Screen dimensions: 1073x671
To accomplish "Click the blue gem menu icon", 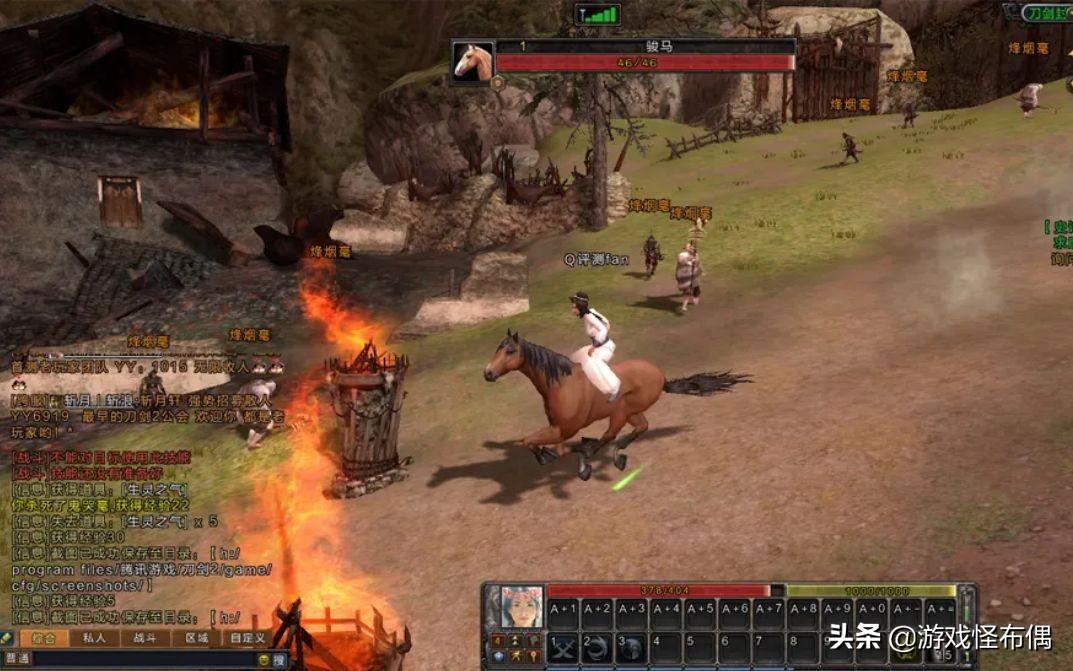I will pos(498,656).
